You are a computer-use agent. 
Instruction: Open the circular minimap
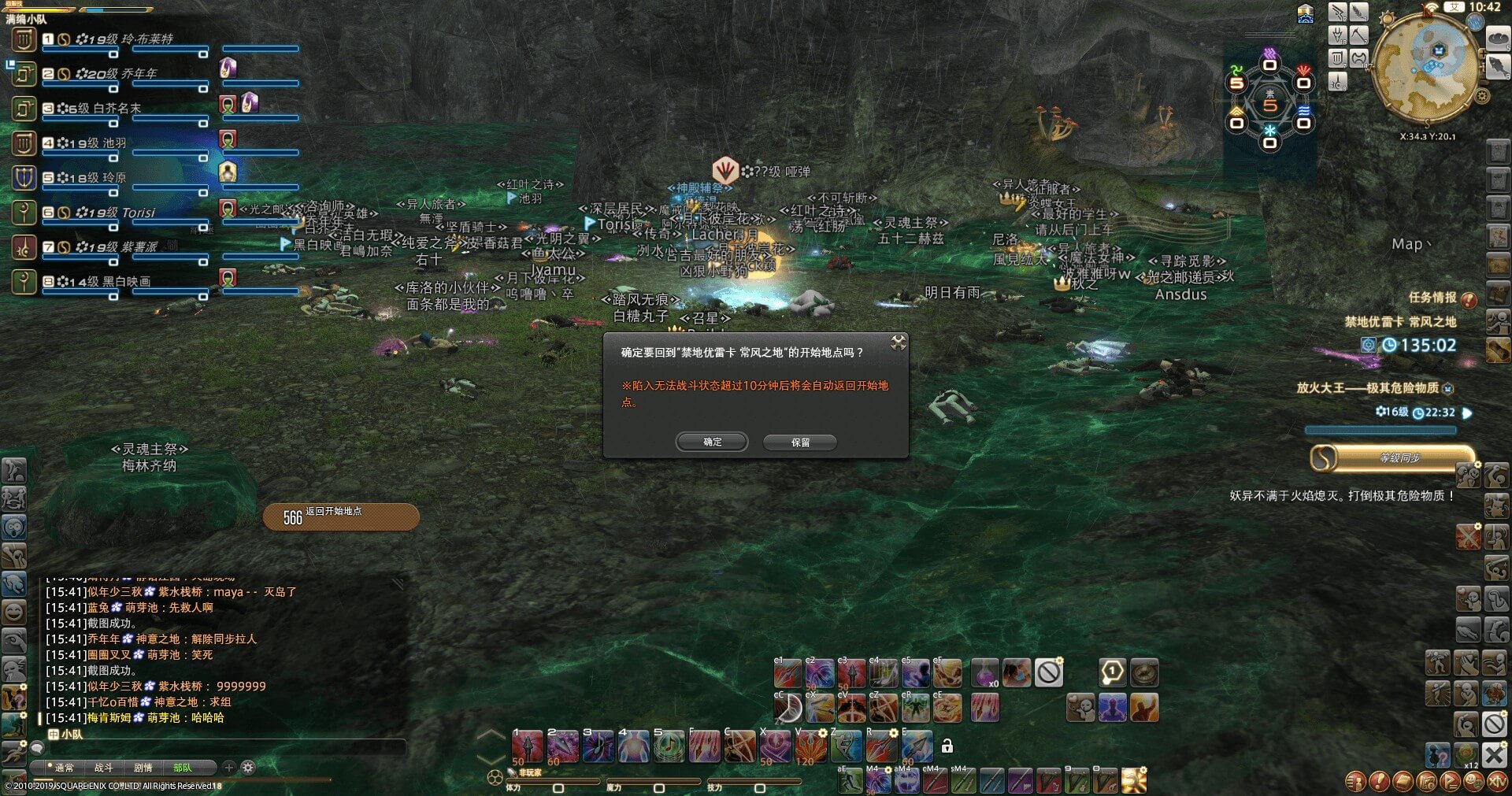coord(1425,69)
